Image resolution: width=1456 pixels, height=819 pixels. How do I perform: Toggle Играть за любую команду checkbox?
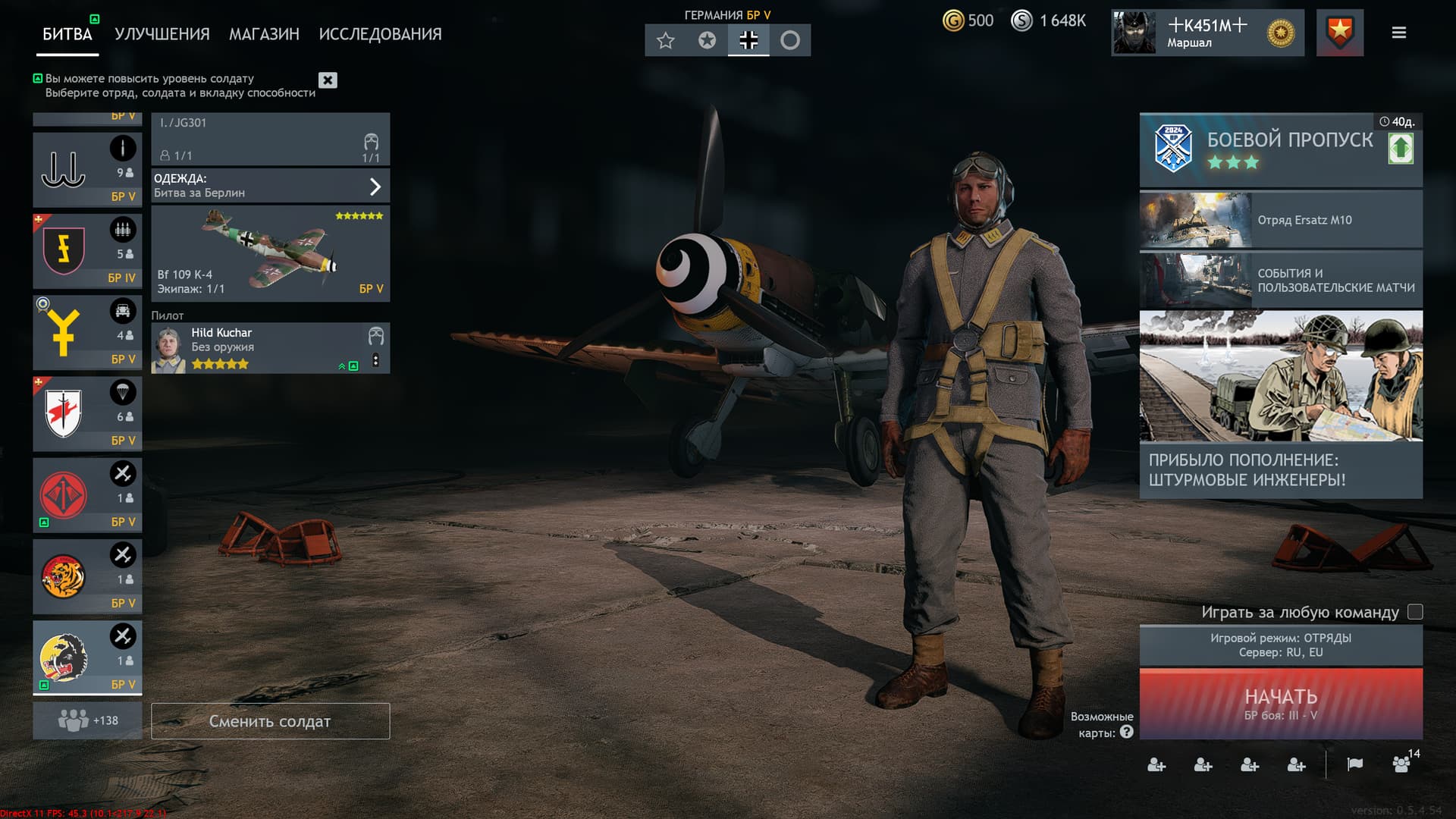coord(1415,612)
